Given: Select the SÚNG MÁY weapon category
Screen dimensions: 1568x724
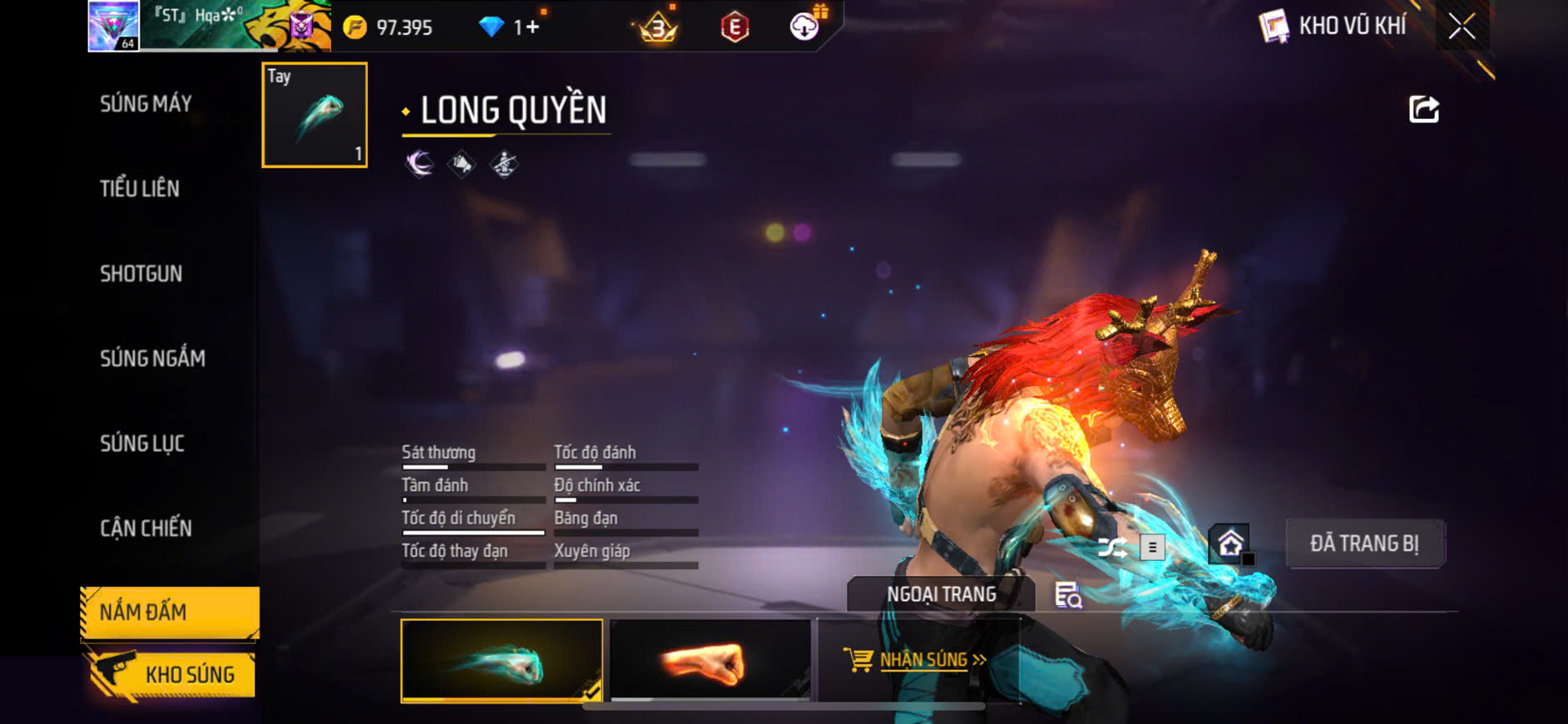Looking at the screenshot, I should [x=146, y=104].
